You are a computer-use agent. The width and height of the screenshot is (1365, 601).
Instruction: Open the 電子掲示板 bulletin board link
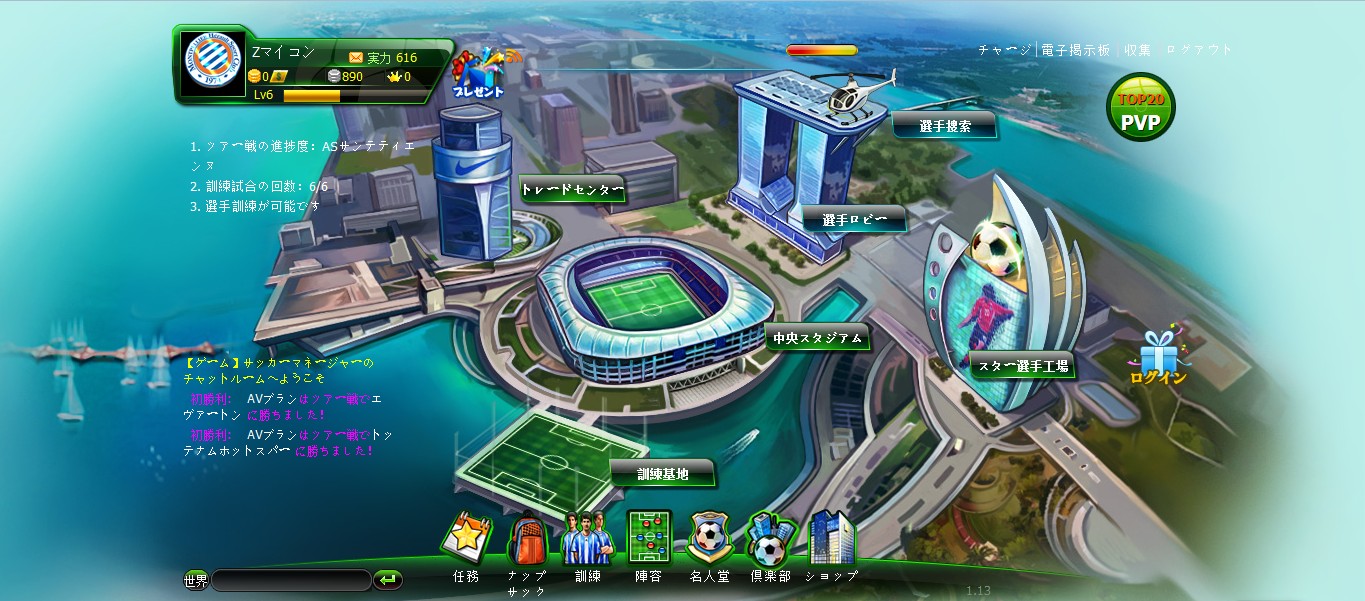tap(1075, 50)
